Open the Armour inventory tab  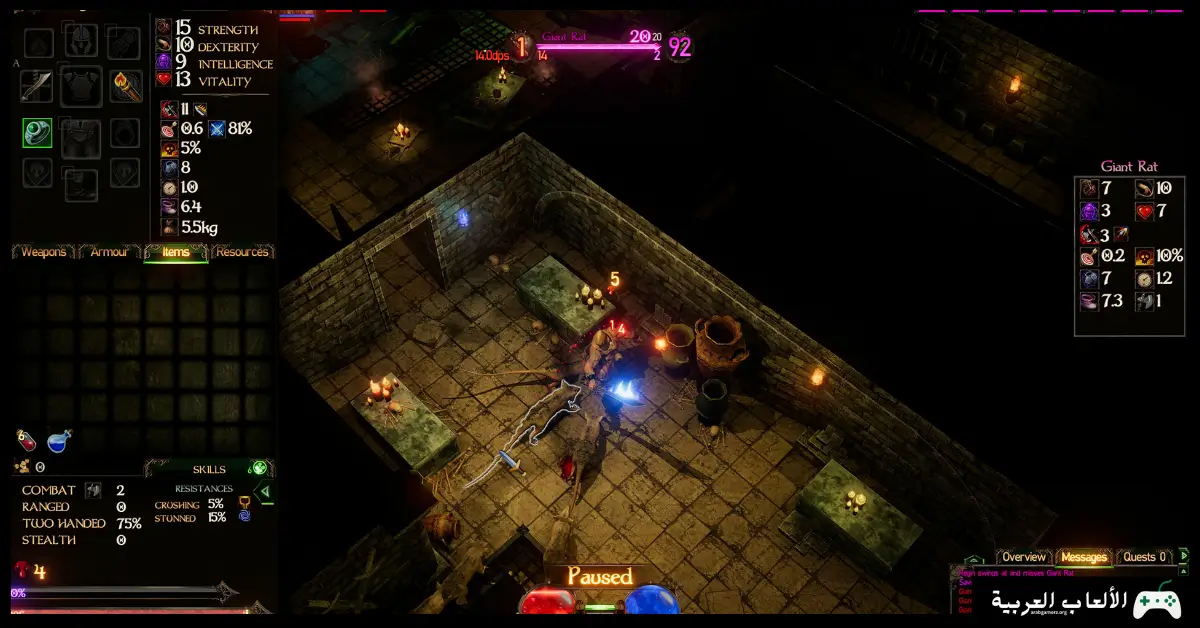[x=109, y=252]
